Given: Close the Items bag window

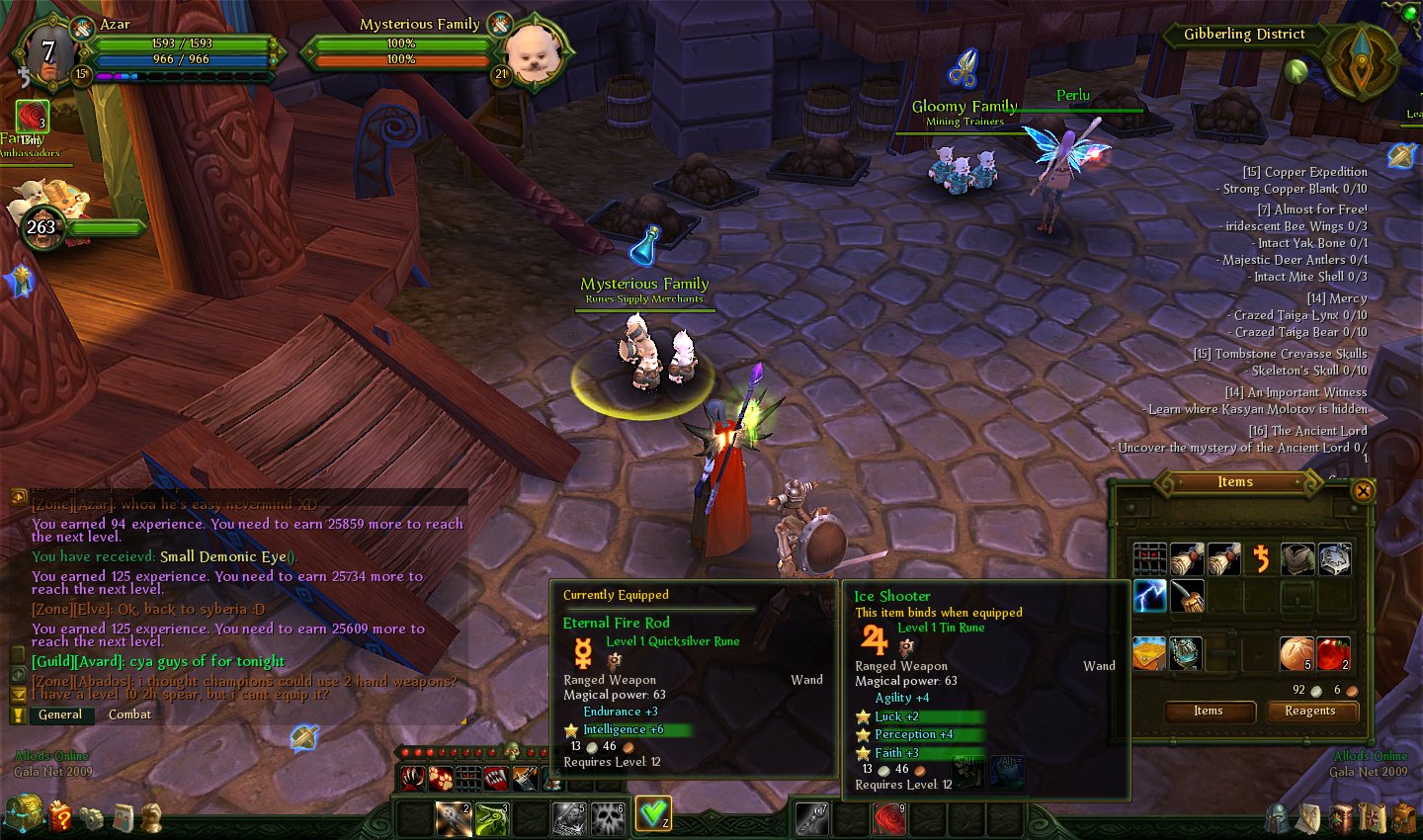Looking at the screenshot, I should [1364, 491].
